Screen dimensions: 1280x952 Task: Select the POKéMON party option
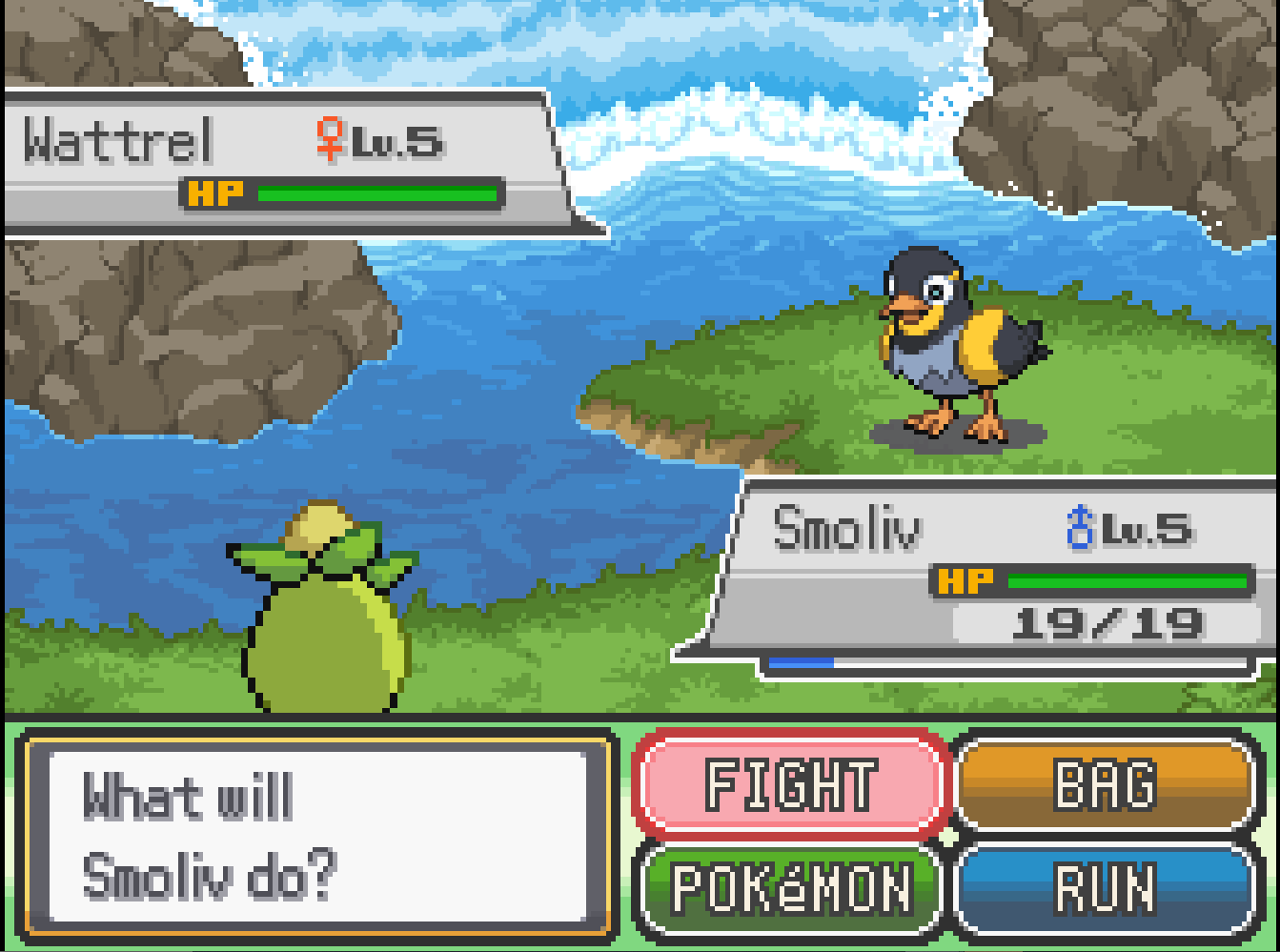tap(791, 888)
